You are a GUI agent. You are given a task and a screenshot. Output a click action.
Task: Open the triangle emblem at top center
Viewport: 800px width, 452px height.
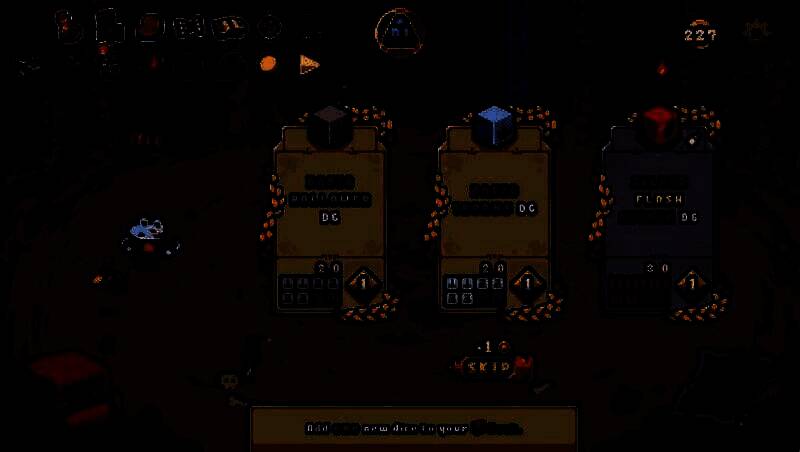coord(399,34)
